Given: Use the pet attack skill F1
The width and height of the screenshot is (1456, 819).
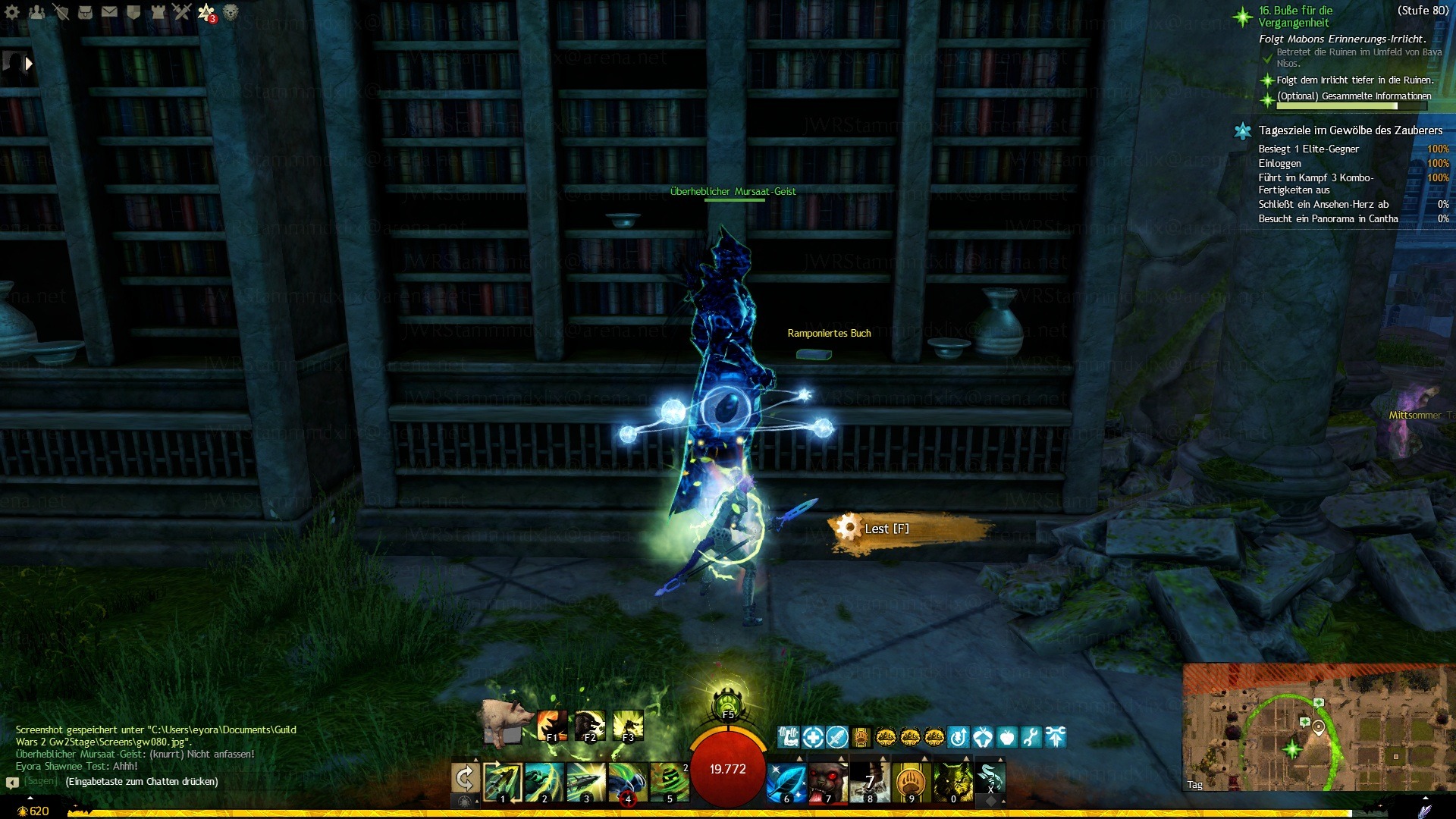Looking at the screenshot, I should [x=551, y=726].
